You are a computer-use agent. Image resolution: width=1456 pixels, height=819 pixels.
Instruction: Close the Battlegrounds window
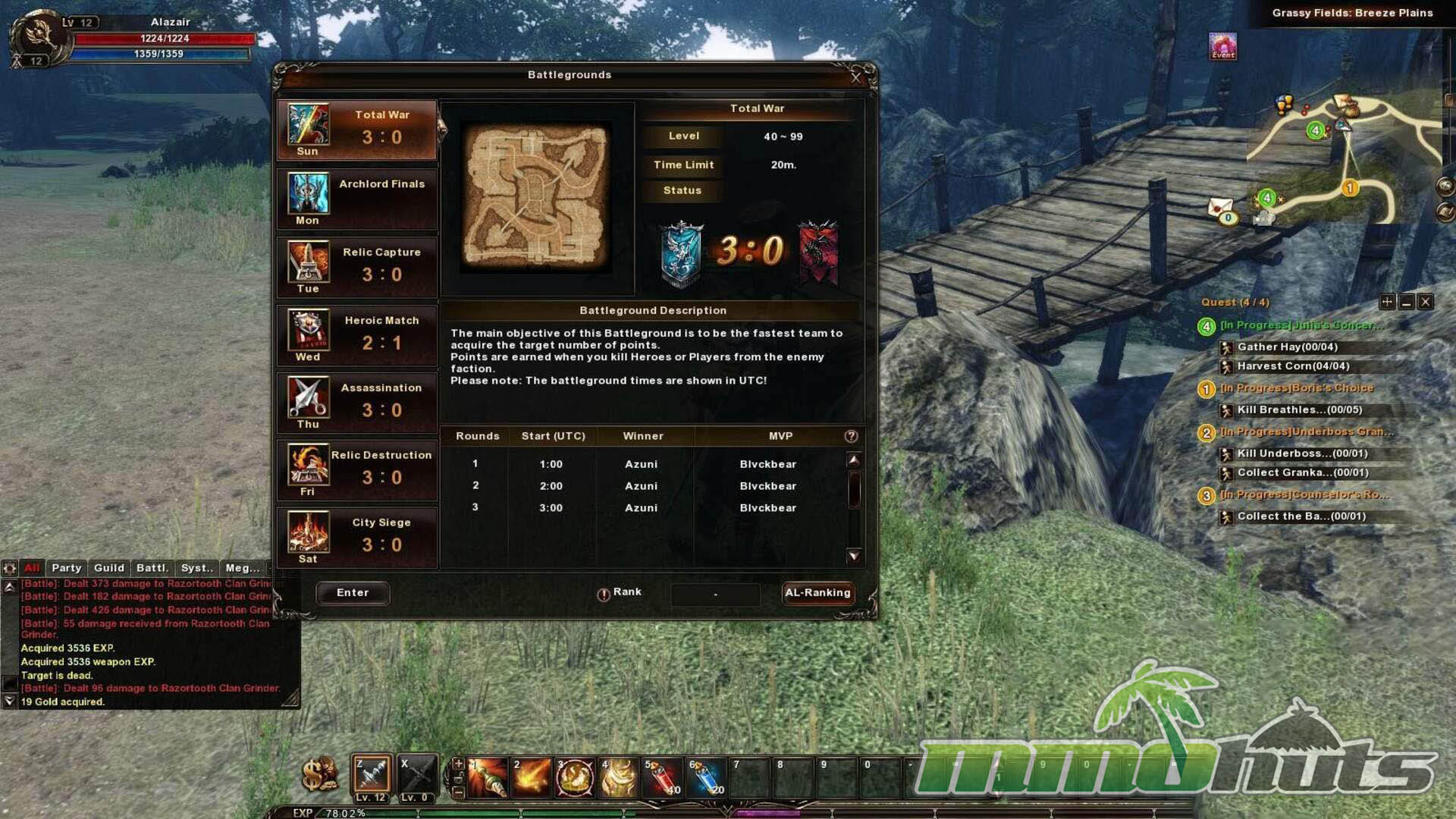click(x=856, y=77)
